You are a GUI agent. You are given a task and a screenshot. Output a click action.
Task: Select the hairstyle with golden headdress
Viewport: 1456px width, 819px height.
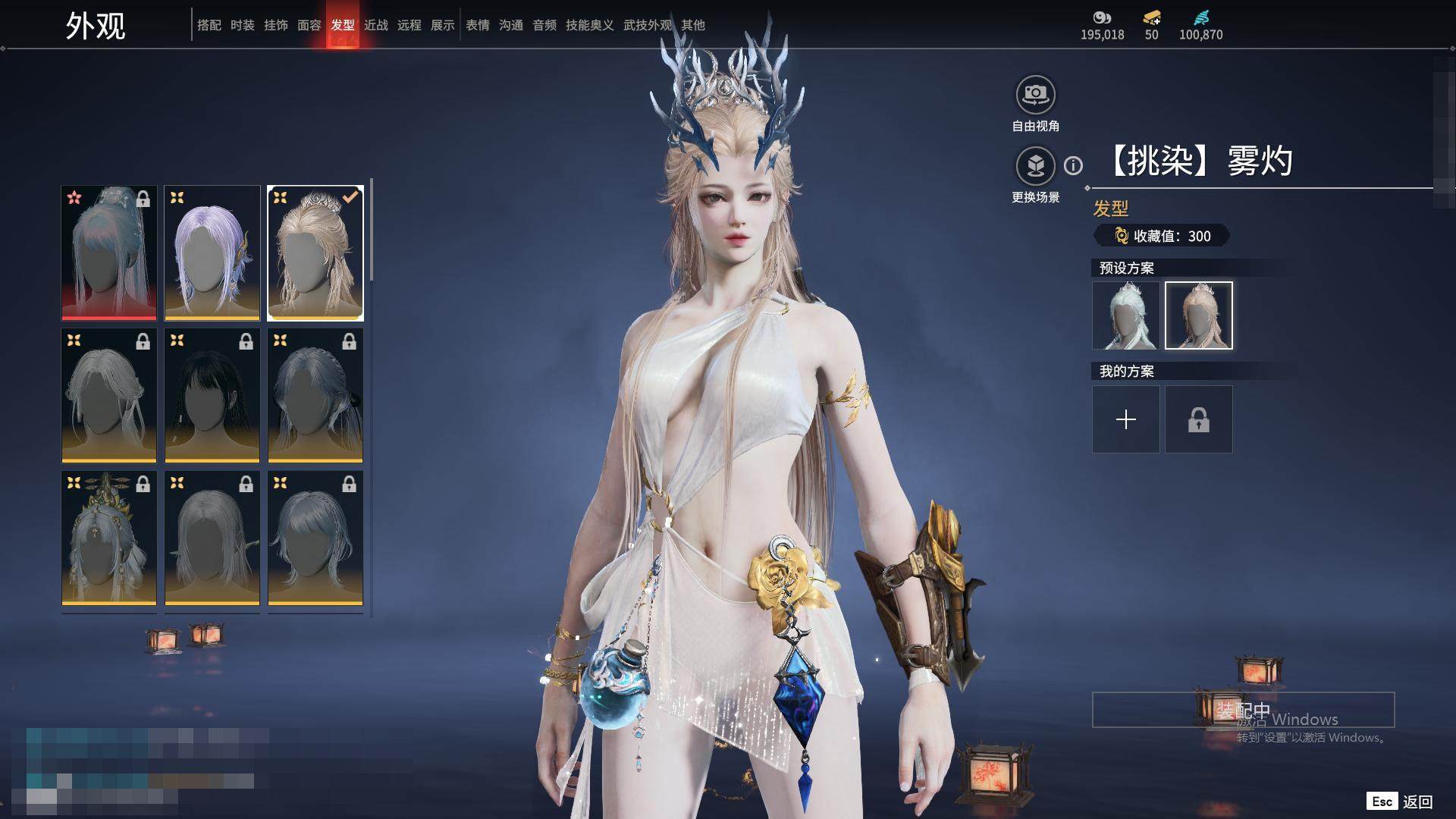[109, 538]
